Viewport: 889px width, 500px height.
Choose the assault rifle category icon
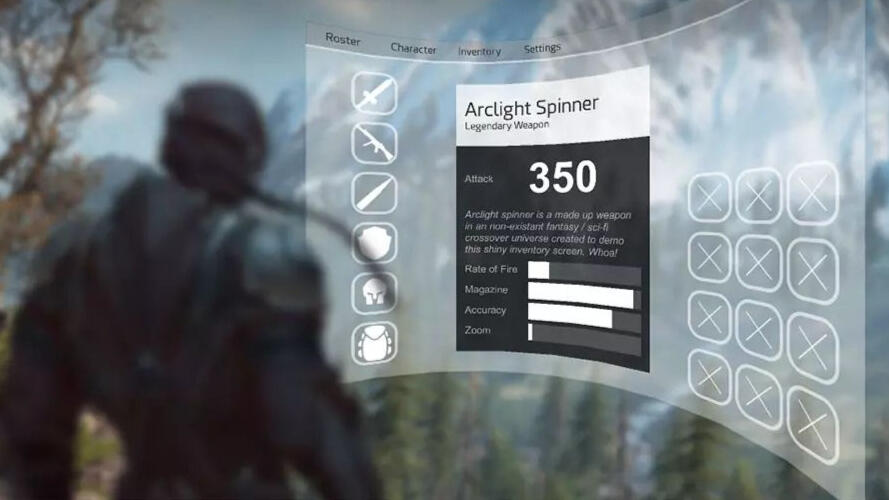[x=374, y=143]
